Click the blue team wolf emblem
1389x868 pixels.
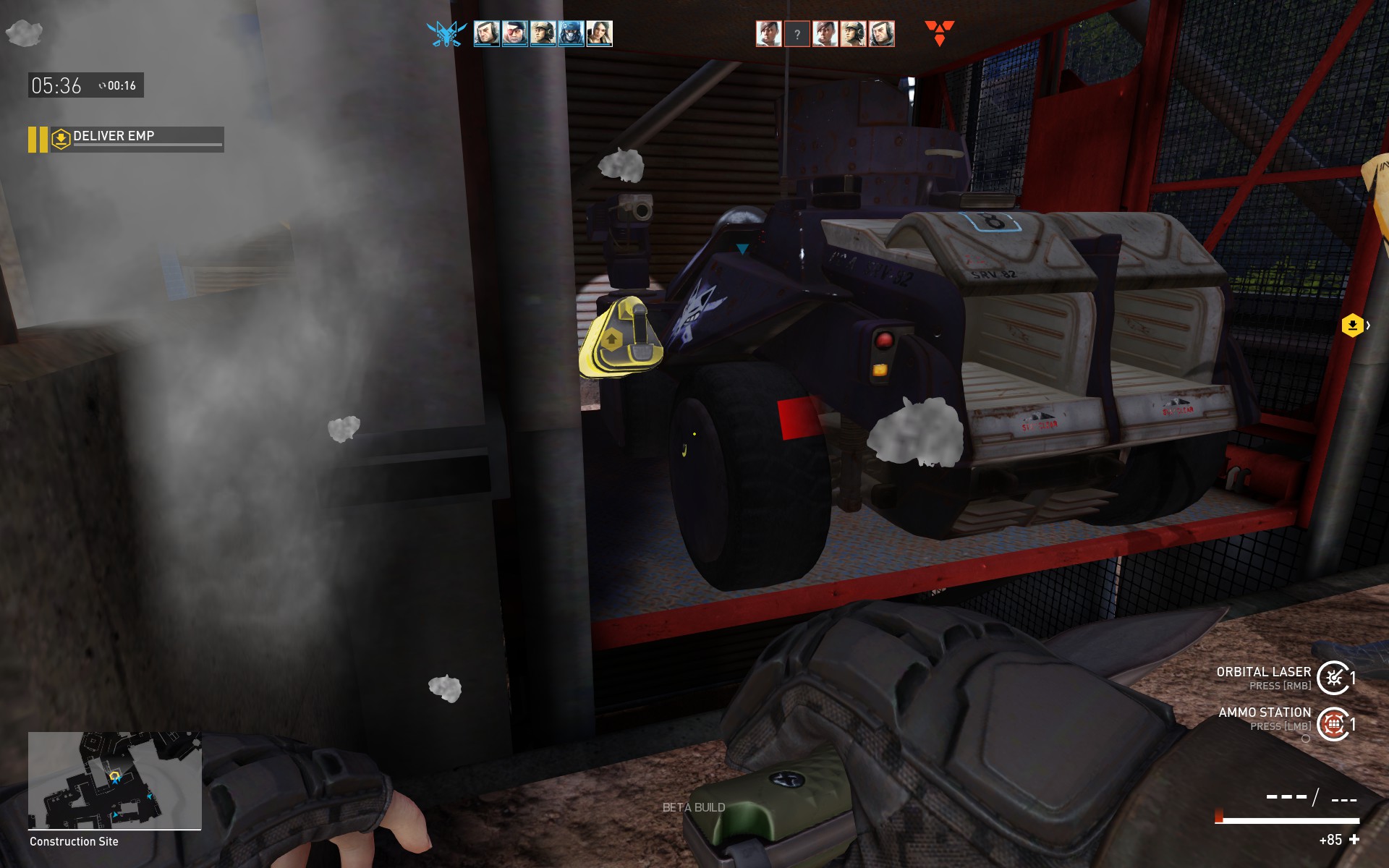pyautogui.click(x=446, y=33)
